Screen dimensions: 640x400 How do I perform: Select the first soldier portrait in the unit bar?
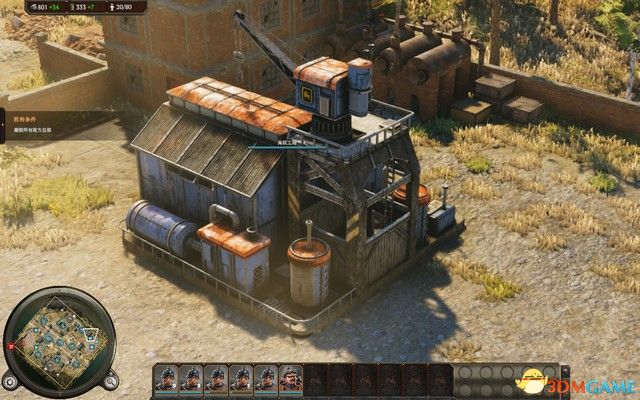(x=166, y=379)
